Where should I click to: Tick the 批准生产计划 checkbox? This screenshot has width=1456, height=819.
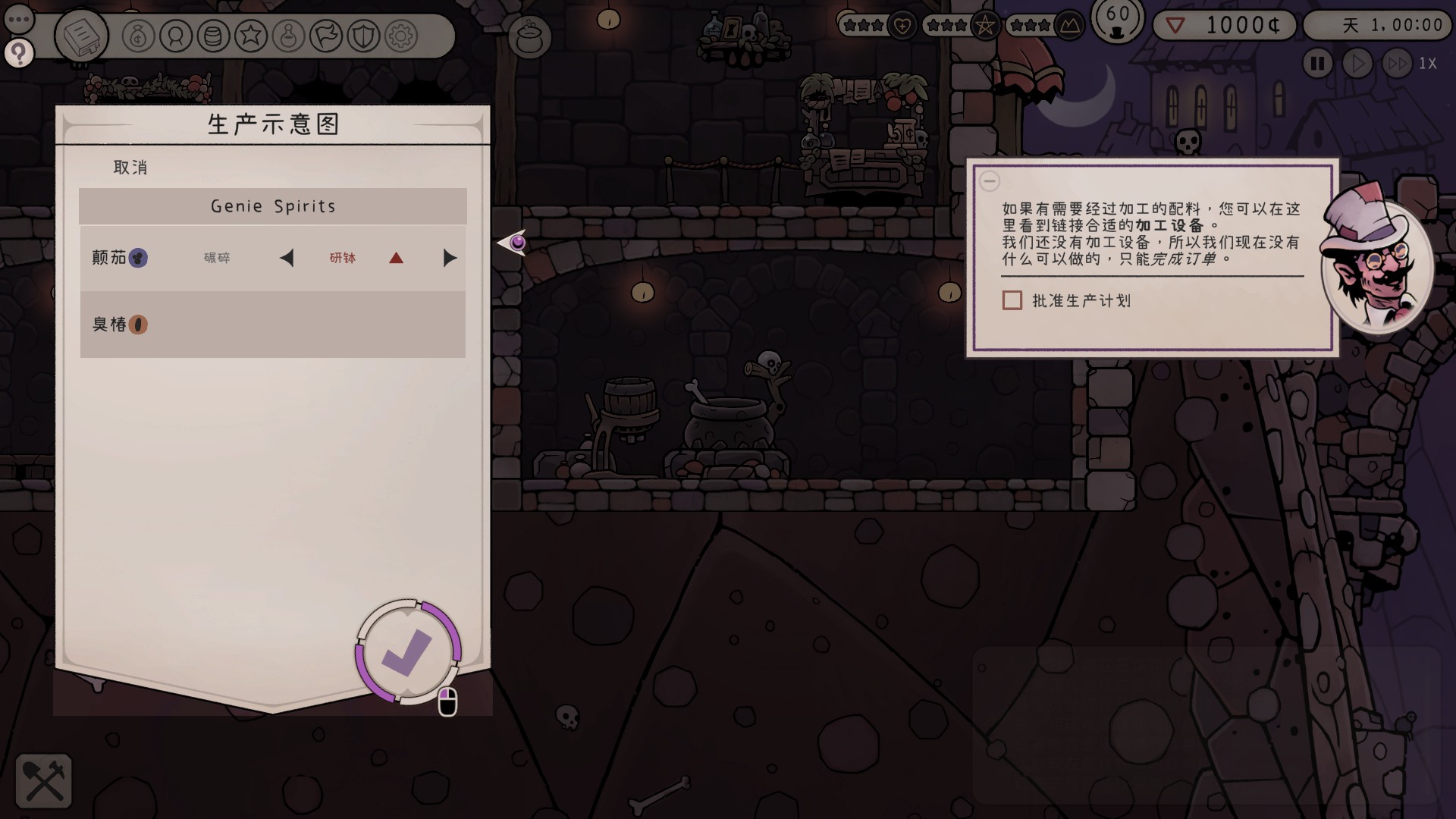pyautogui.click(x=1012, y=301)
